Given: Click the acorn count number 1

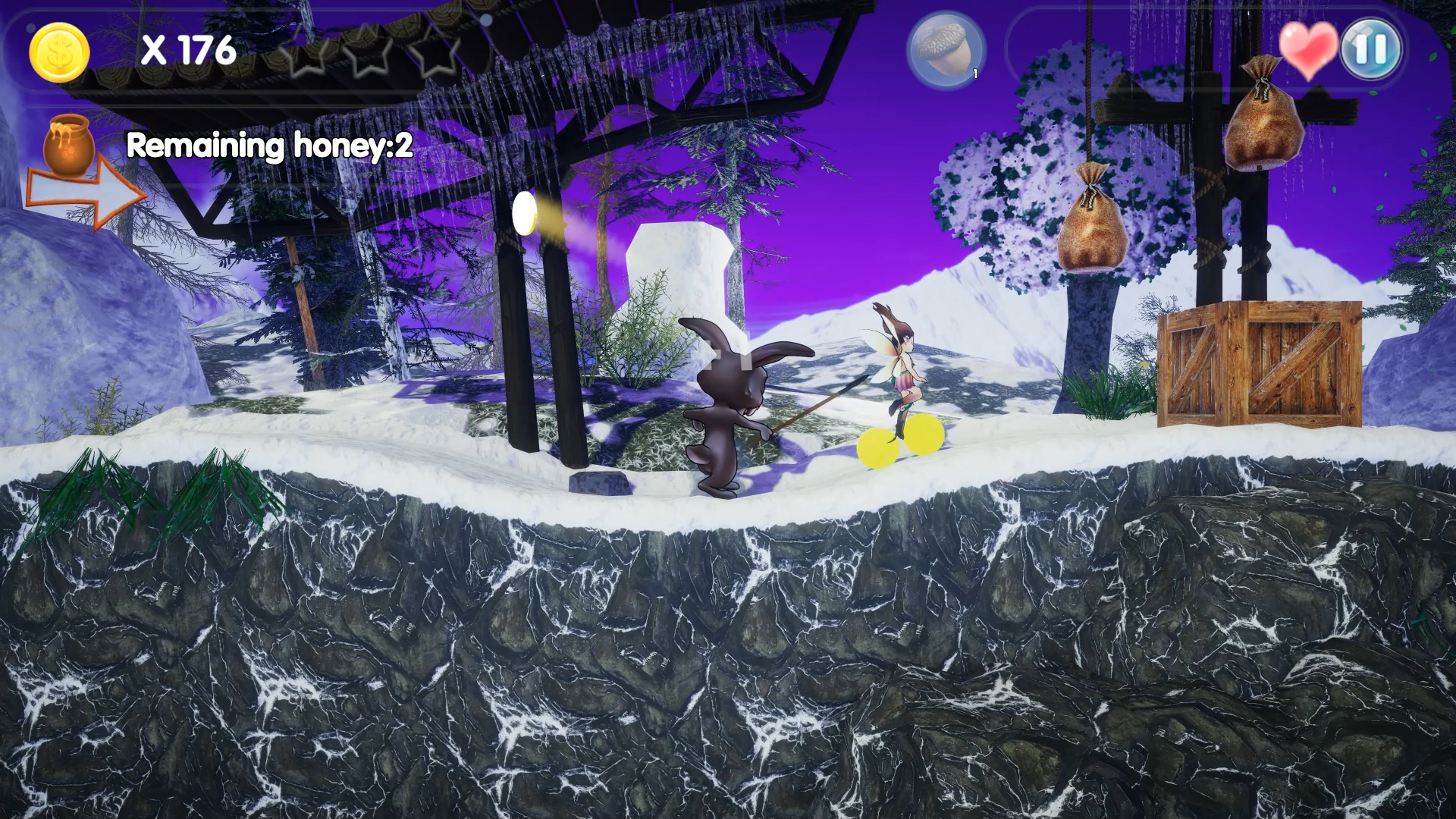Looking at the screenshot, I should [x=974, y=74].
